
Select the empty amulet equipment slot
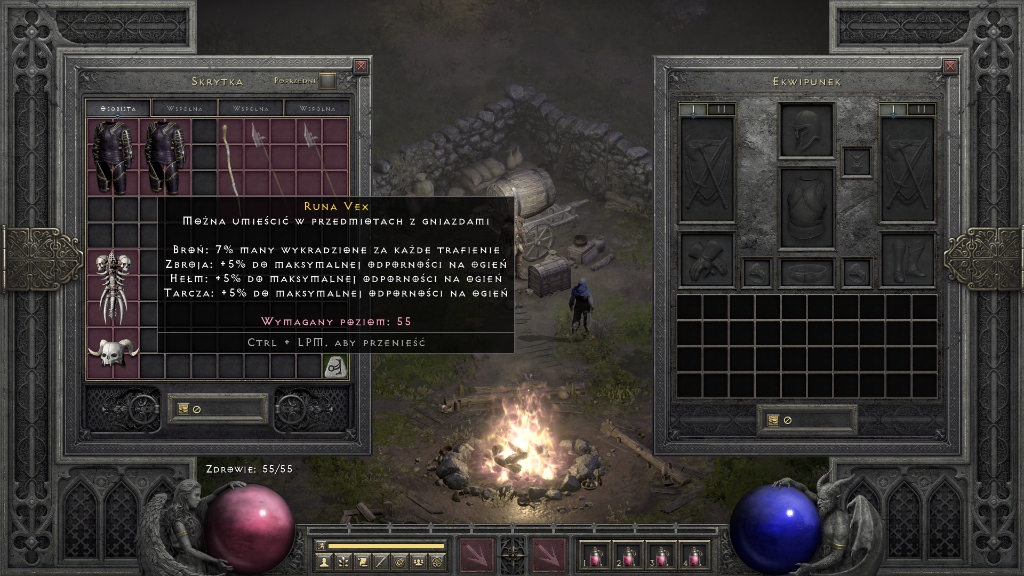[856, 161]
